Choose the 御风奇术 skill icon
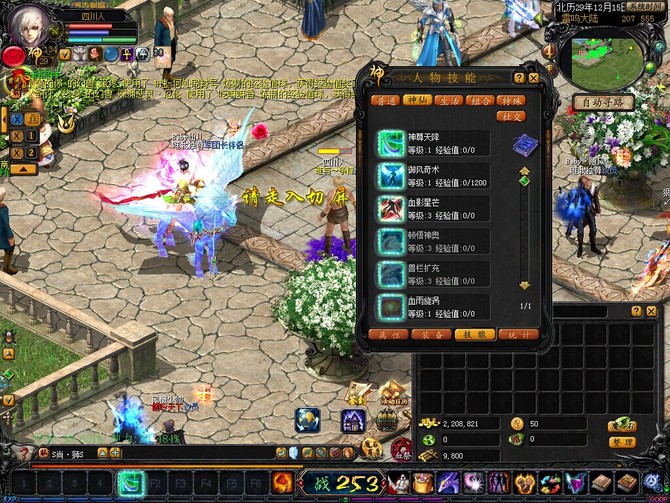This screenshot has height=503, width=670. pos(390,177)
